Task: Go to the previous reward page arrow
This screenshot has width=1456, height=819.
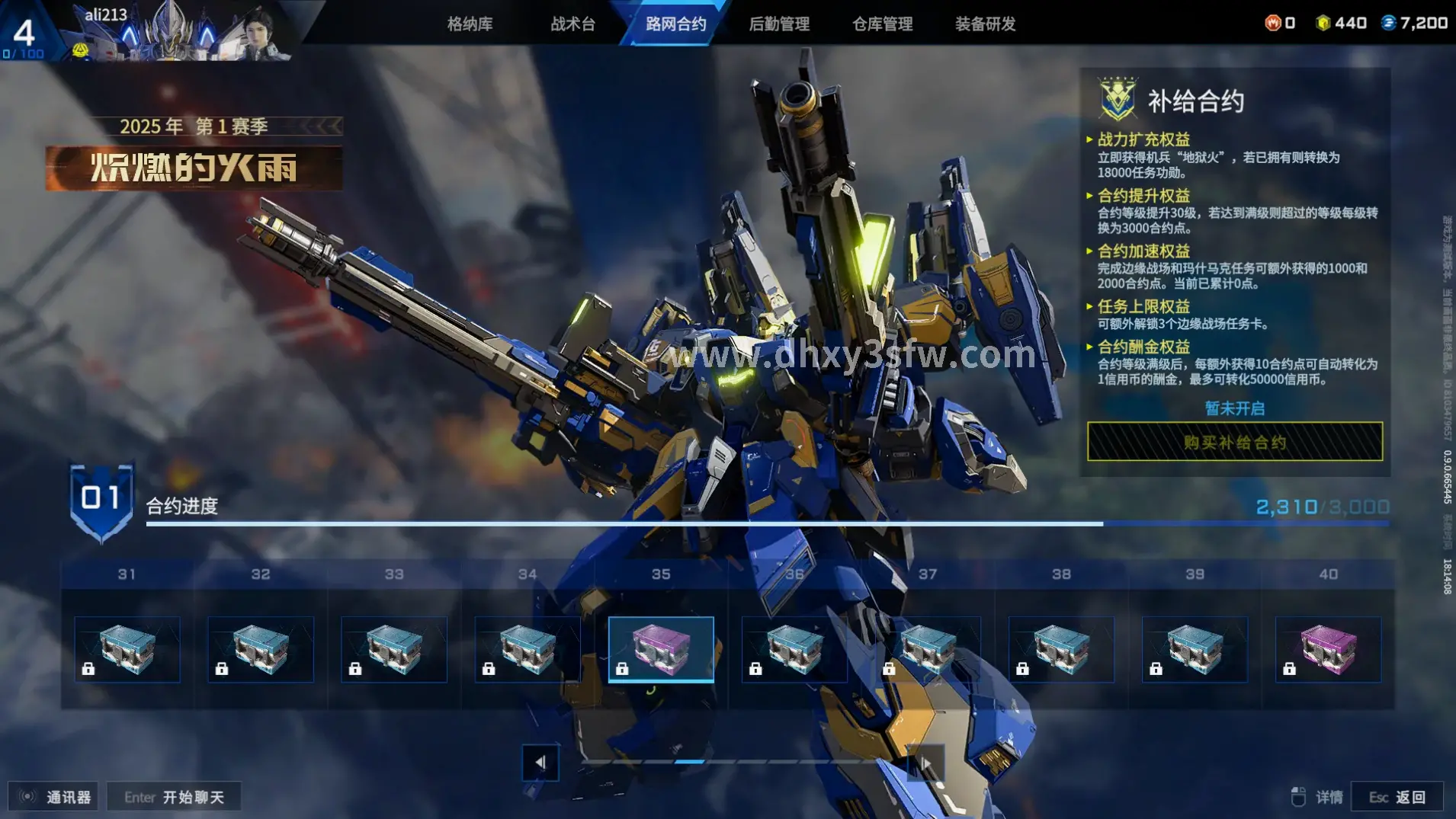Action: (x=540, y=762)
